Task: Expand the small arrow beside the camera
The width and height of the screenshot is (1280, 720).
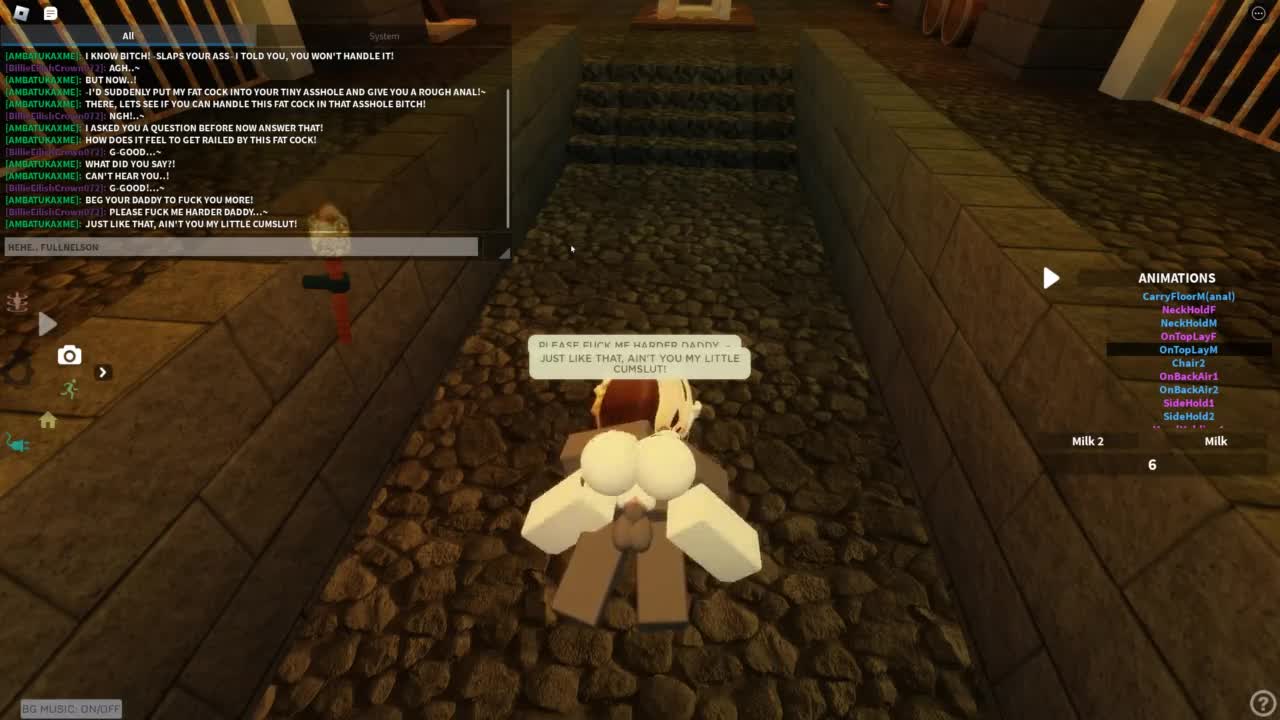Action: [102, 372]
